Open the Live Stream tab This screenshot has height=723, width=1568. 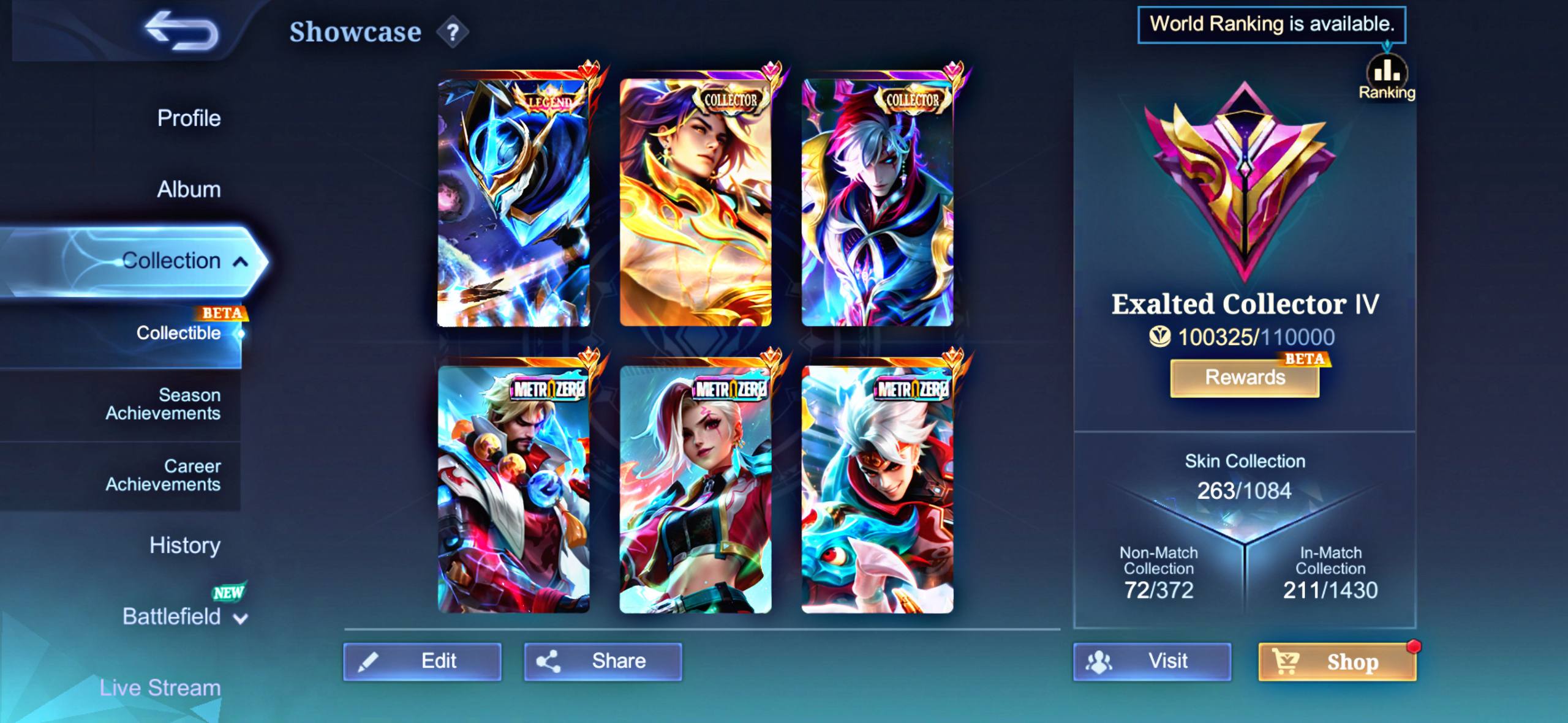pyautogui.click(x=160, y=687)
